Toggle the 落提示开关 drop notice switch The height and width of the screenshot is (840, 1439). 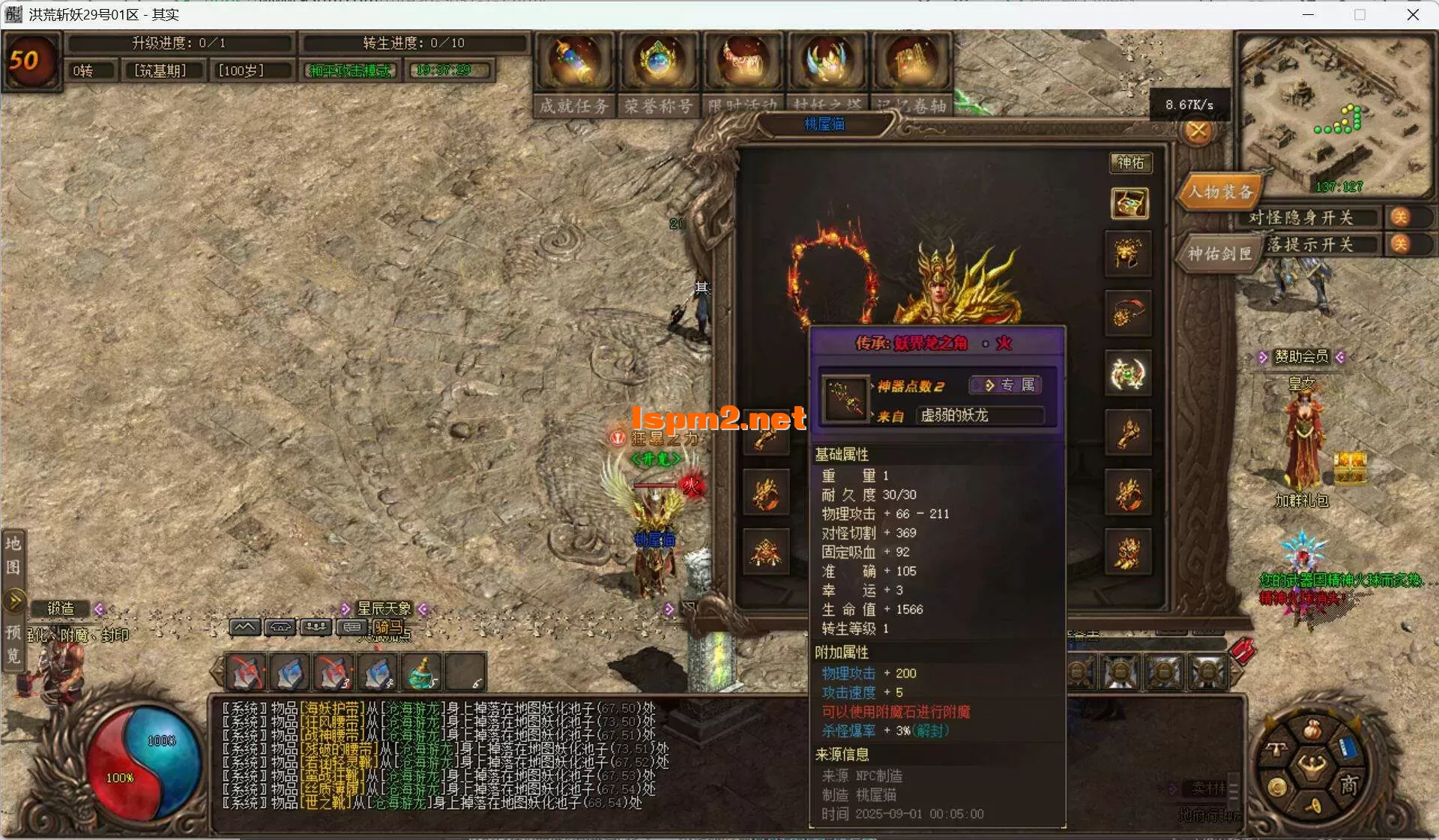coord(1399,244)
